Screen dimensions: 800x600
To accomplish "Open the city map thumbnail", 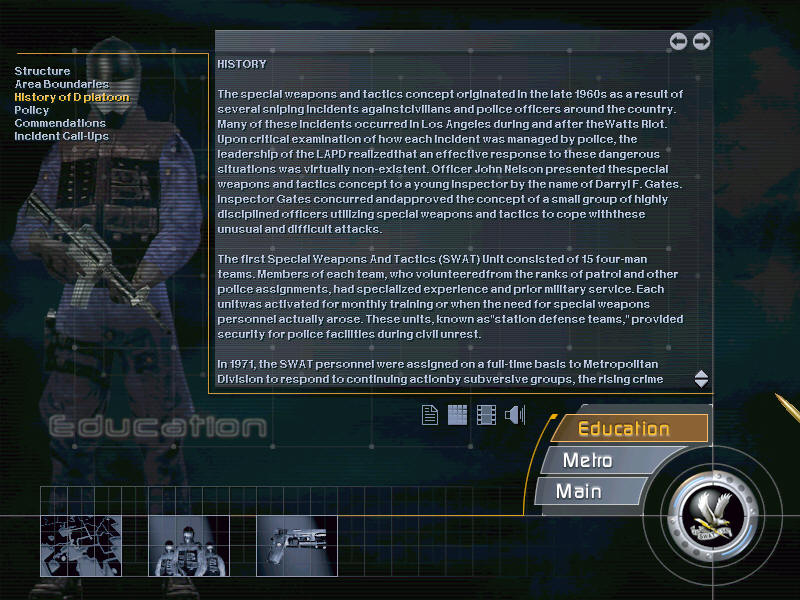I will coord(80,546).
